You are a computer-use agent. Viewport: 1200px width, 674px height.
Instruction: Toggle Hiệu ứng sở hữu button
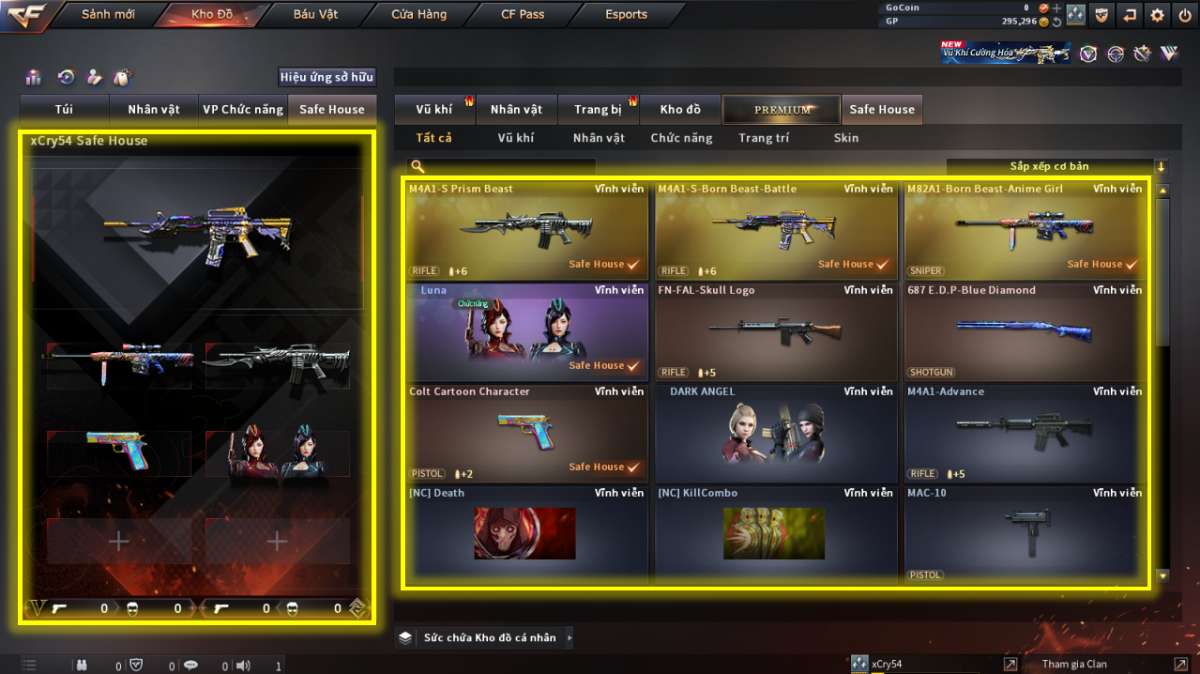coord(326,77)
